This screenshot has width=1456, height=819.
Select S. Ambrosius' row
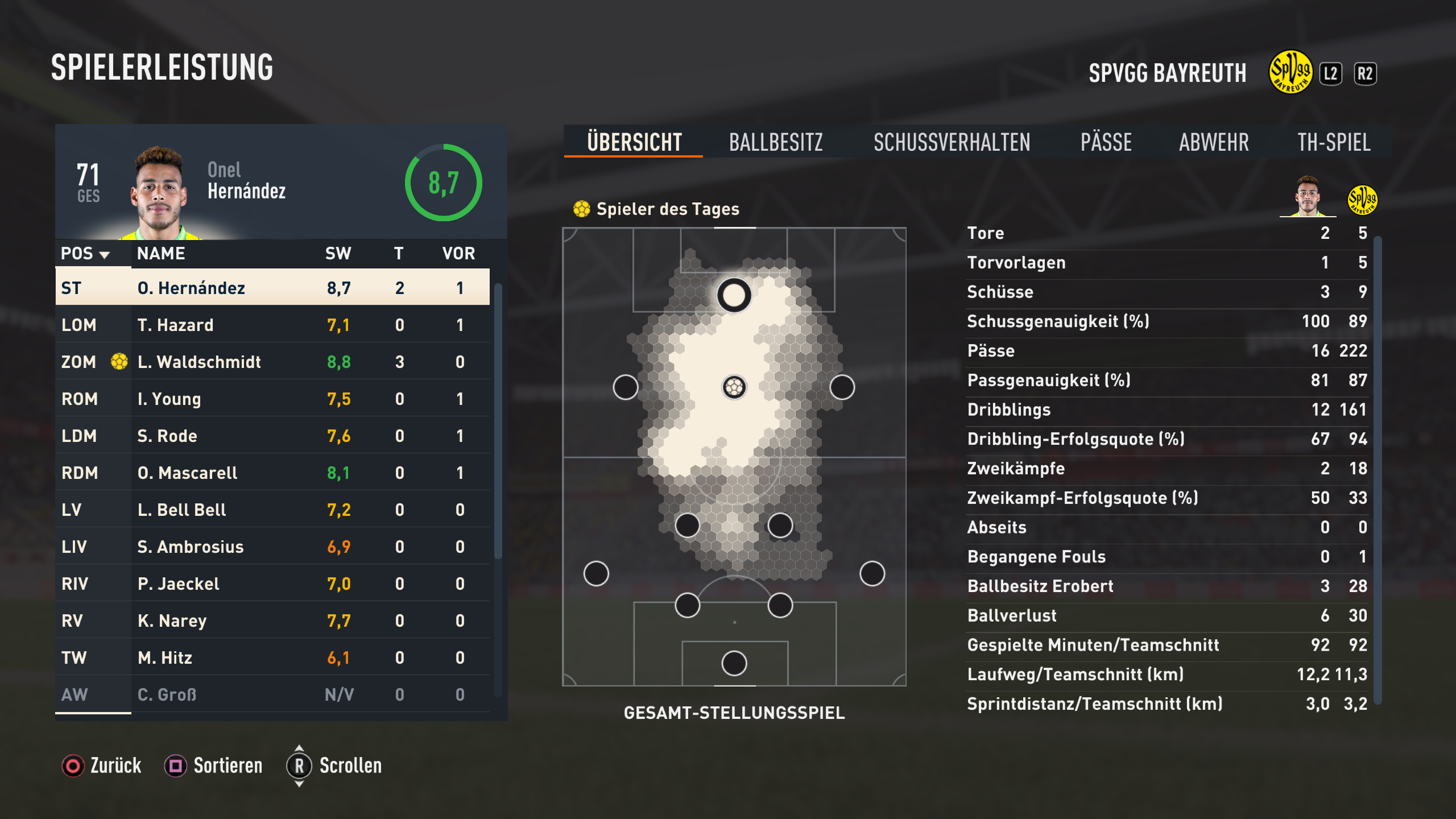(272, 547)
